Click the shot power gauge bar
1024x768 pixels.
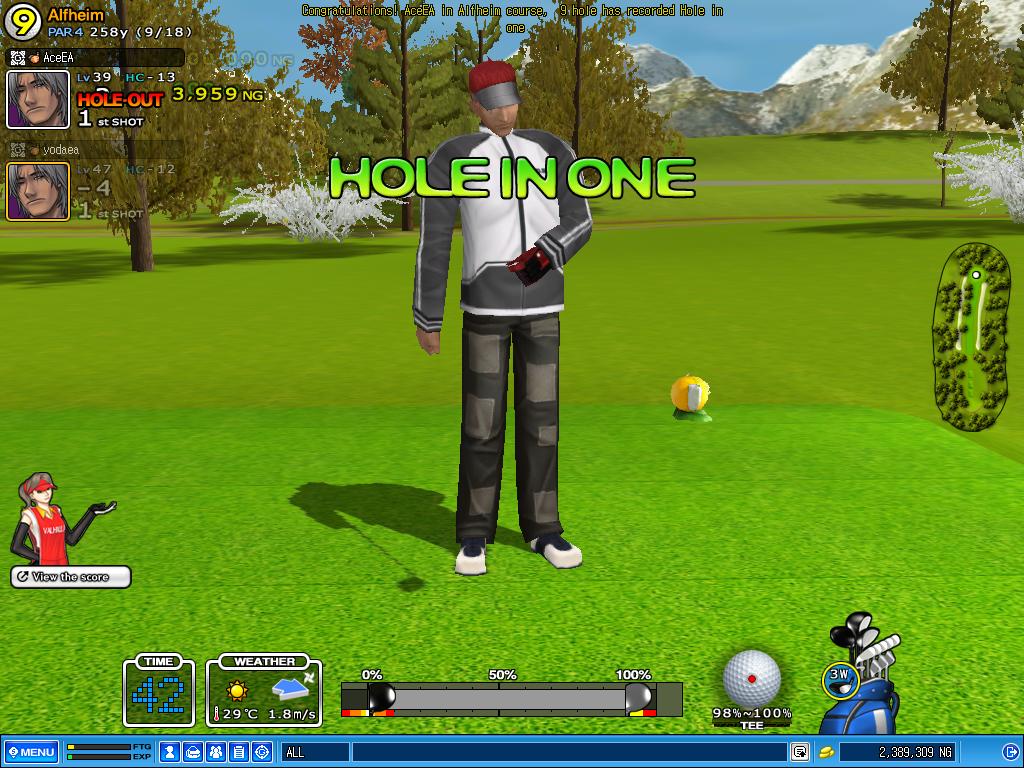coord(511,698)
